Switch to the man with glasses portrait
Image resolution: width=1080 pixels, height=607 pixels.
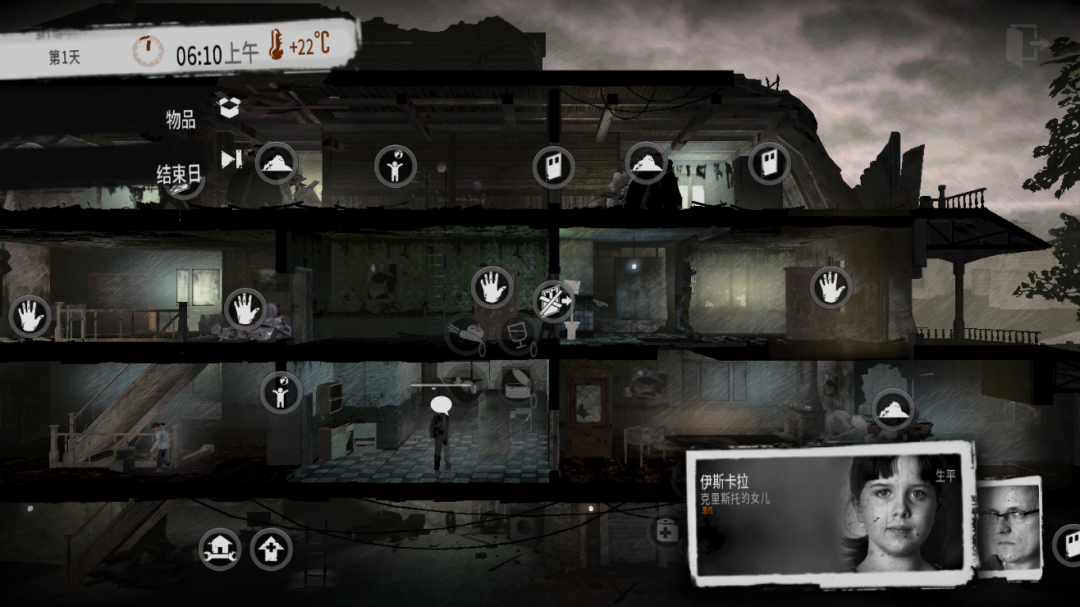click(1008, 525)
